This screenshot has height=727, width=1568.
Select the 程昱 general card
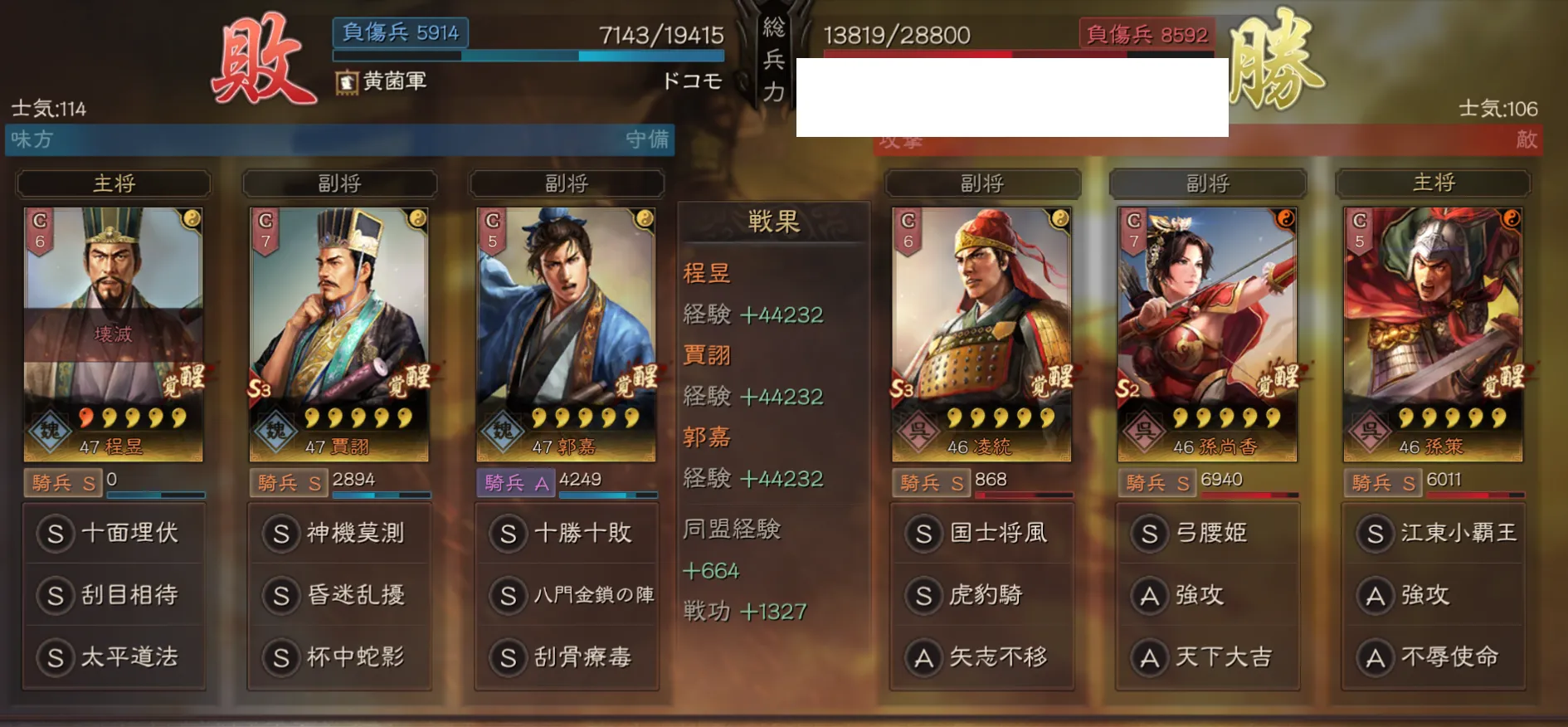pyautogui.click(x=113, y=334)
